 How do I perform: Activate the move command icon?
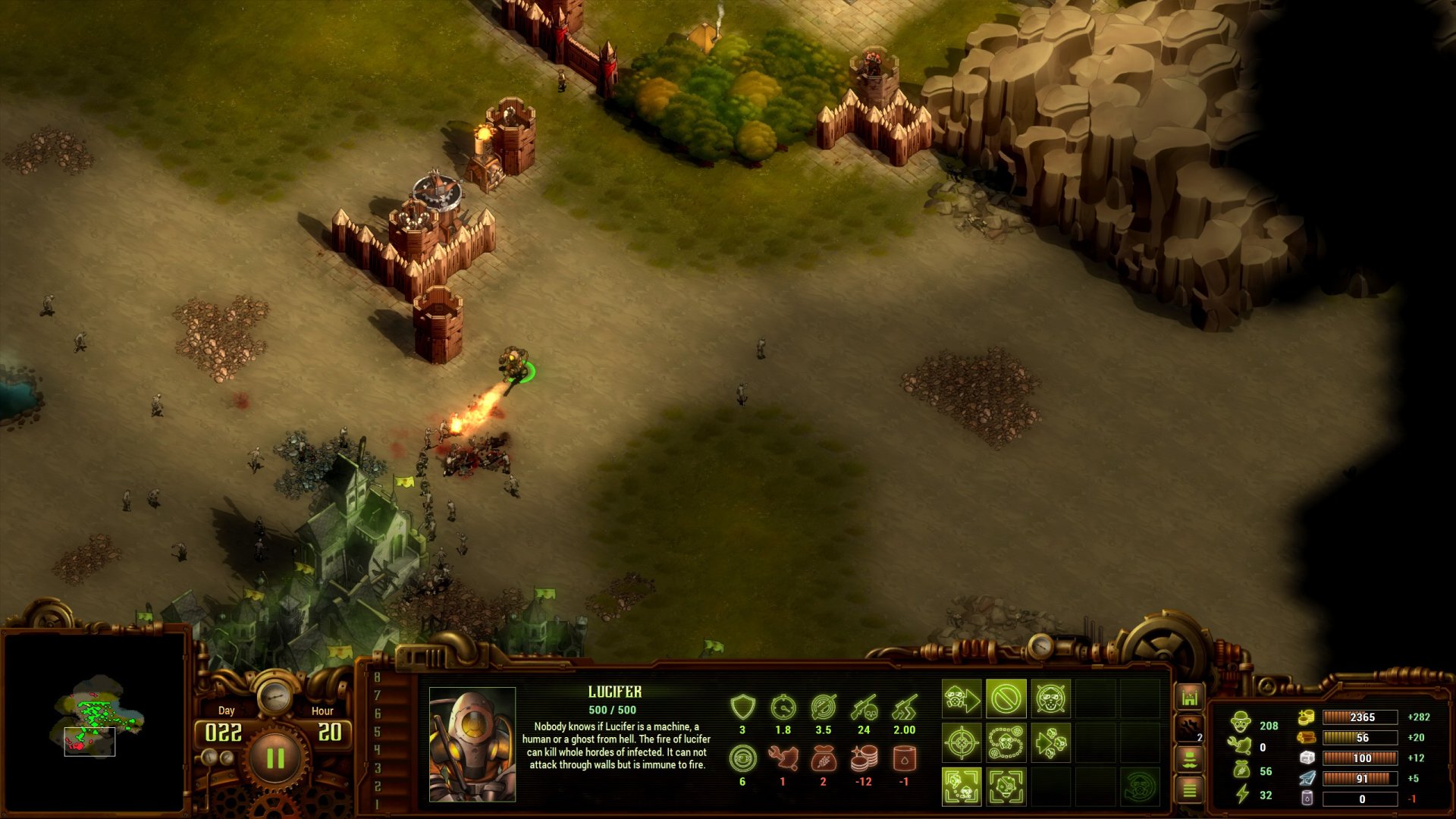[962, 698]
